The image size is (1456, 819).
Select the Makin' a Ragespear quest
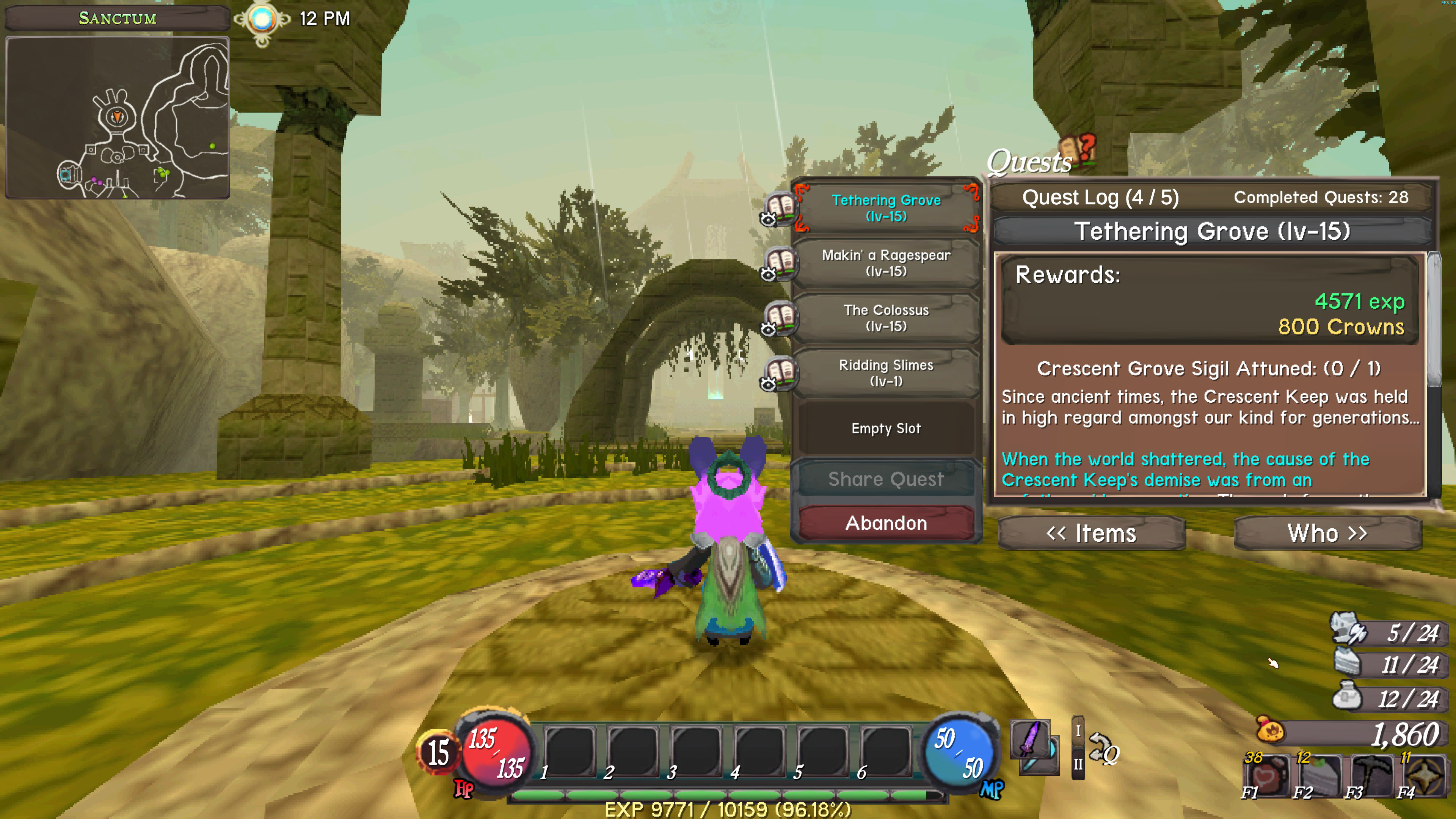(x=886, y=263)
